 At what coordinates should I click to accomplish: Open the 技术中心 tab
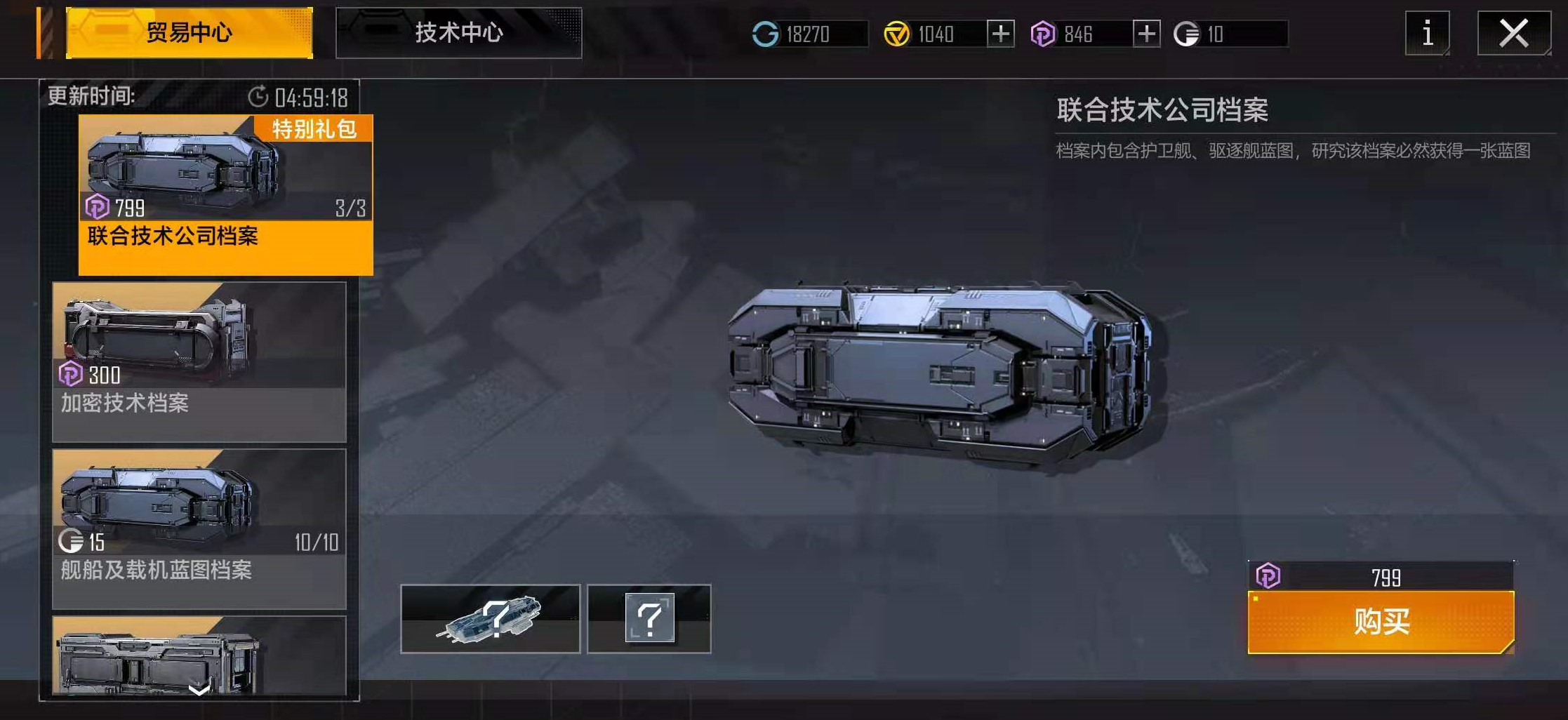458,33
